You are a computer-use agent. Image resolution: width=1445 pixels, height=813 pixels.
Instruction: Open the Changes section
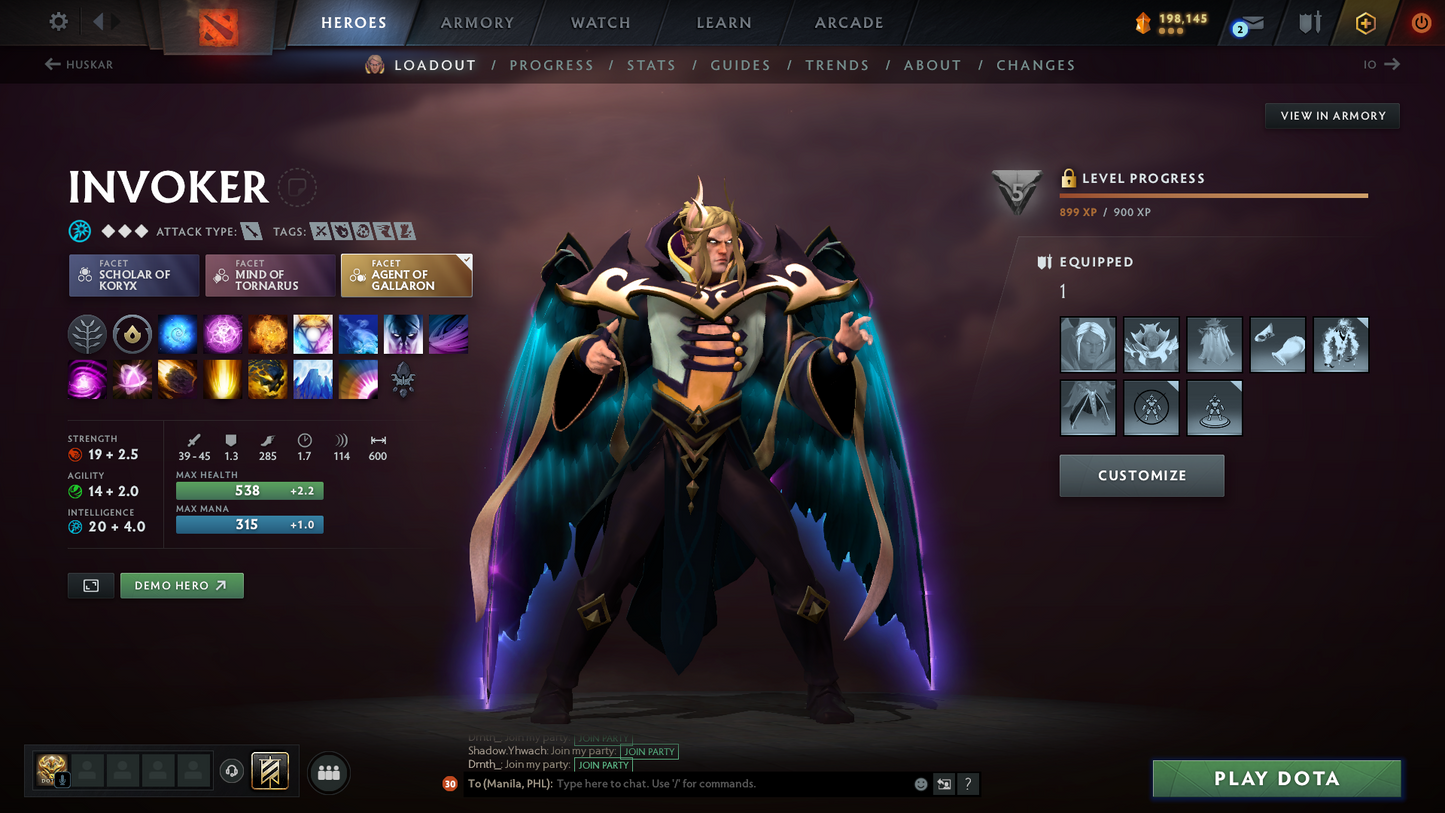pos(1035,65)
